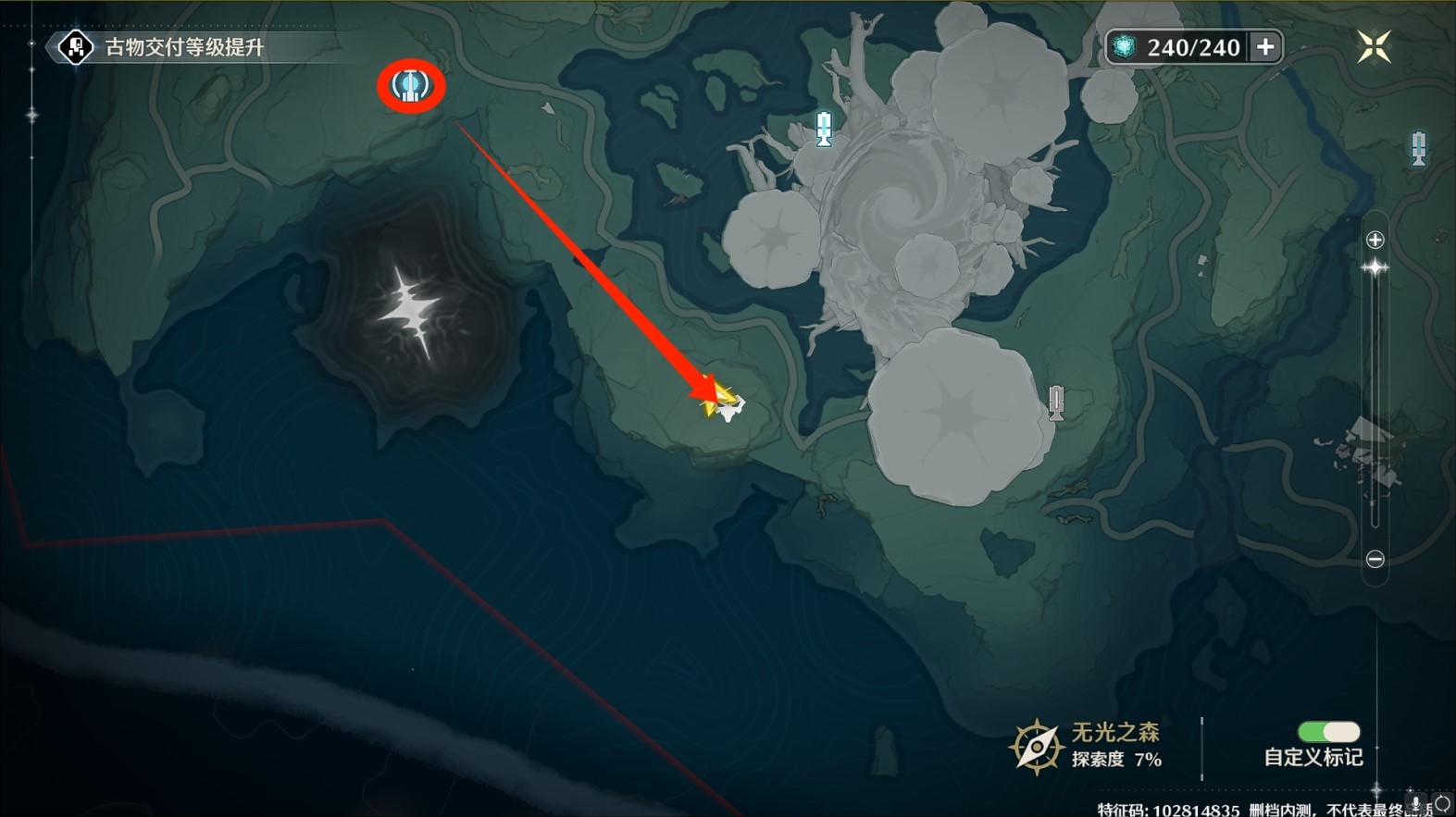Zoom in the map with plus button
1456x817 pixels.
[x=1375, y=241]
